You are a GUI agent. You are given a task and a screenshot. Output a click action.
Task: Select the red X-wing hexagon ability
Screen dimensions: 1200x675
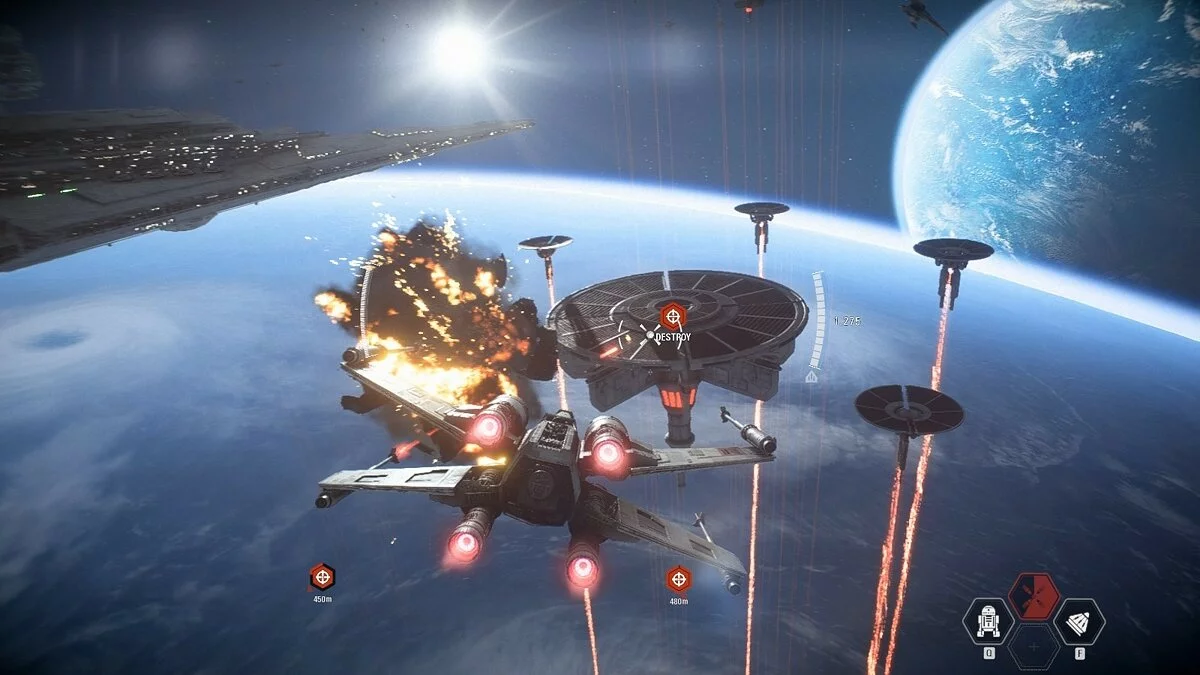tap(1033, 597)
